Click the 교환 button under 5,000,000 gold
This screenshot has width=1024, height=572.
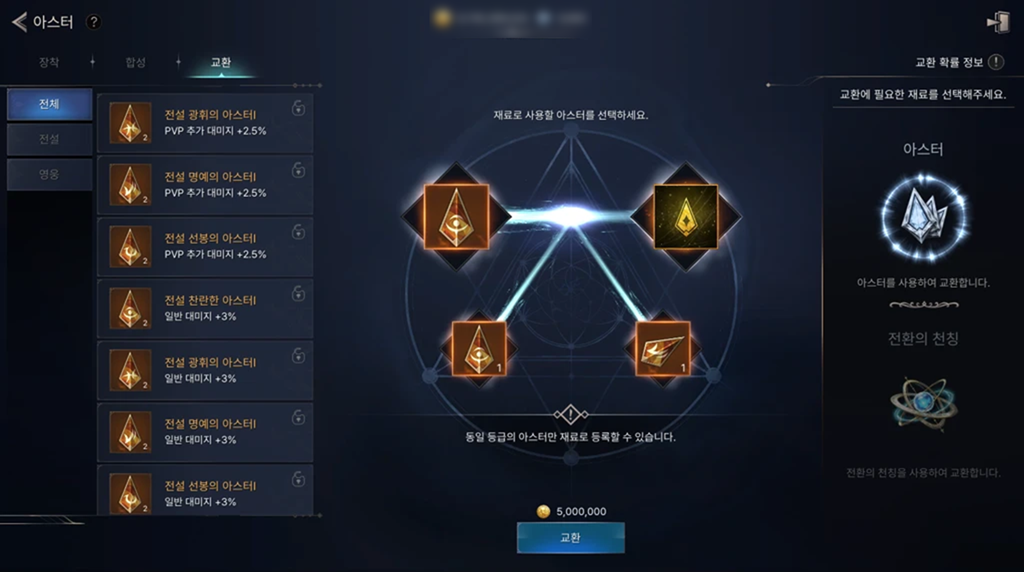point(570,538)
